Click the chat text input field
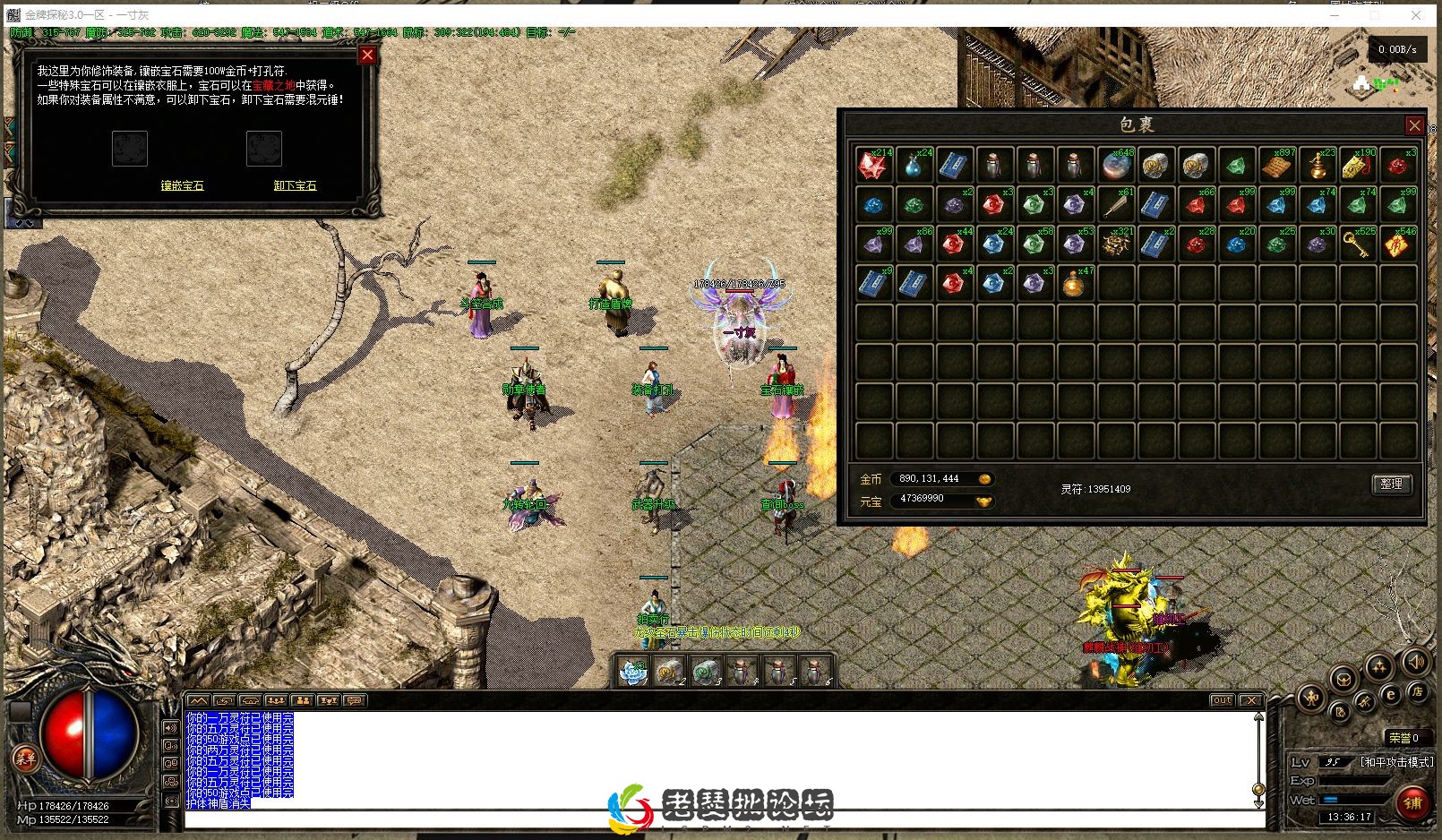Viewport: 1442px width, 840px height. click(717, 819)
